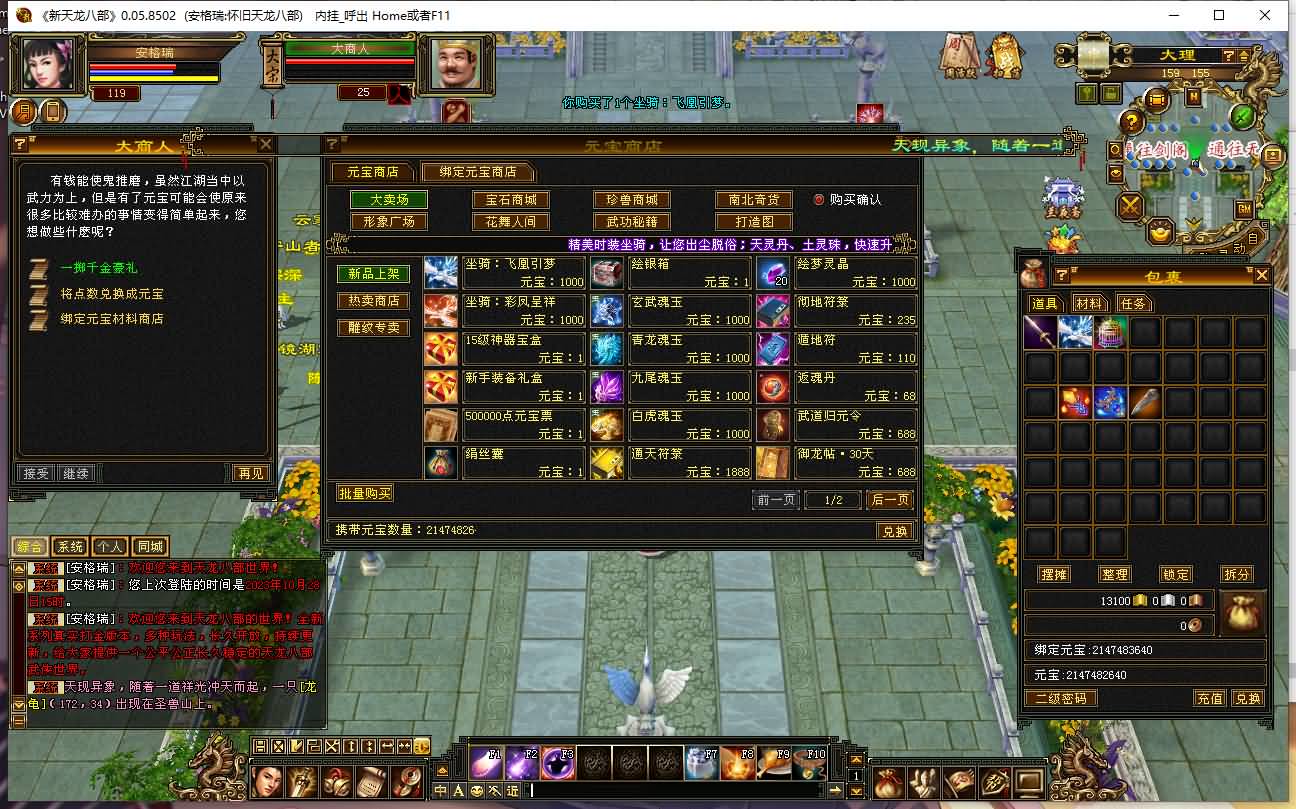Click inside the chat input field
The height and width of the screenshot is (809, 1296).
coord(670,791)
